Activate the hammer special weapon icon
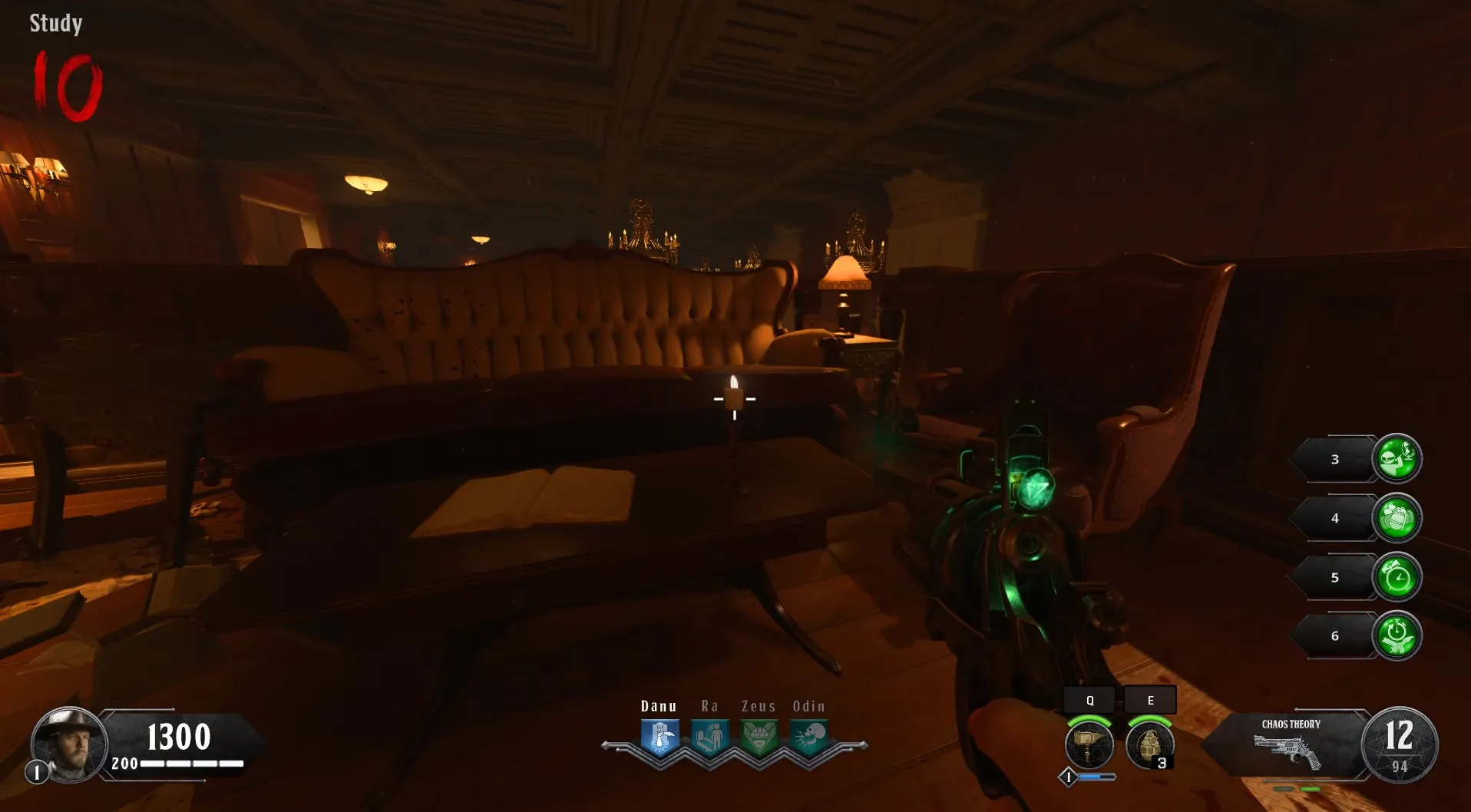 click(x=1089, y=745)
